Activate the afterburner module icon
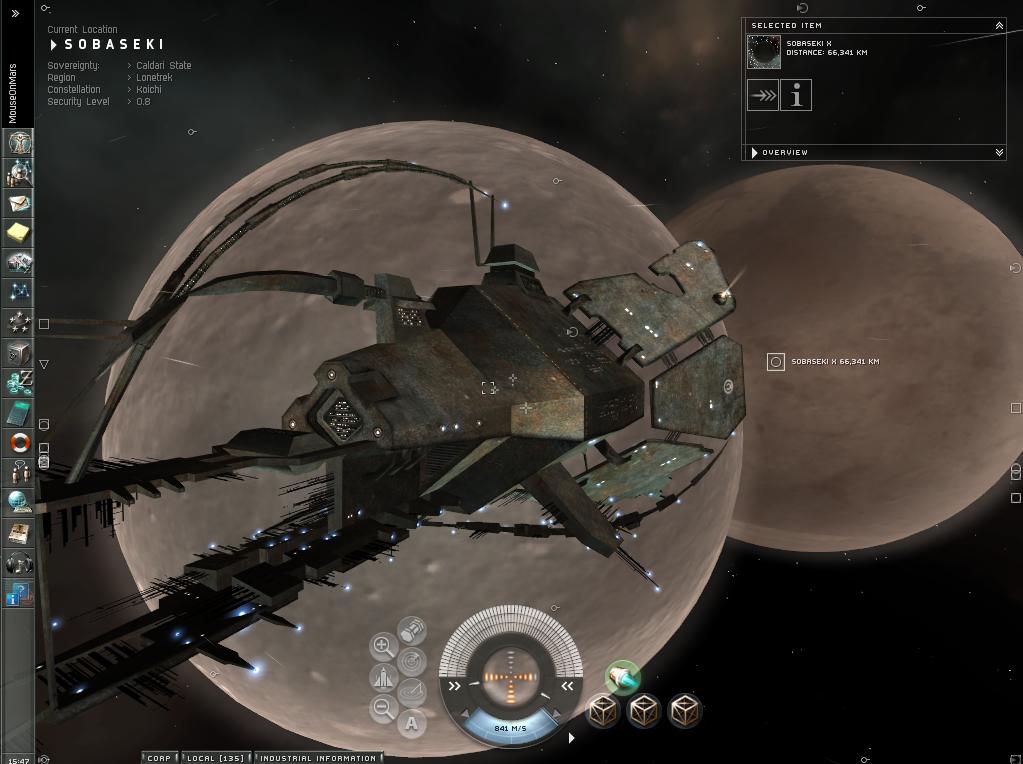 [x=622, y=678]
